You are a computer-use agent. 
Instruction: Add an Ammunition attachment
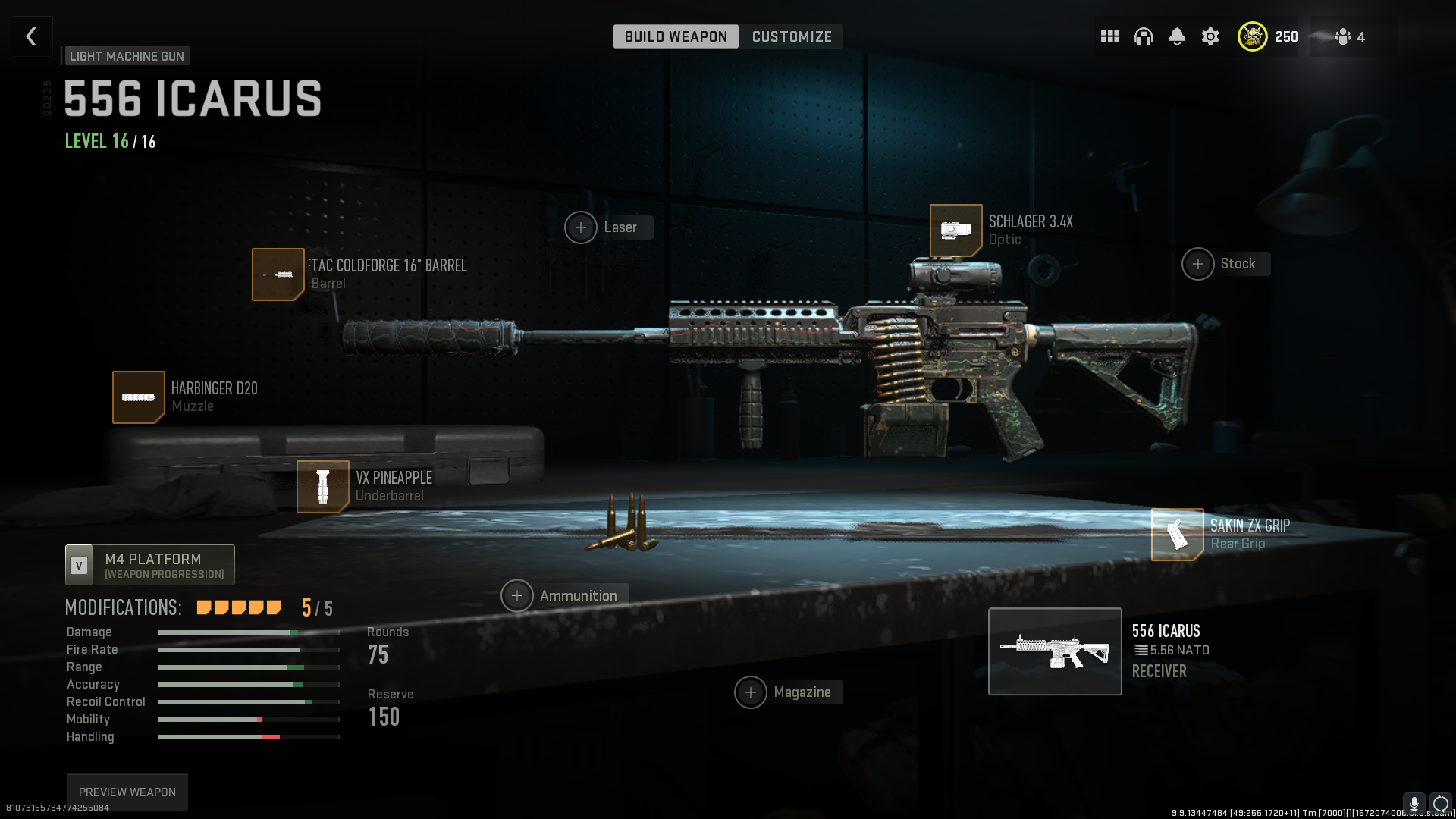click(x=517, y=596)
